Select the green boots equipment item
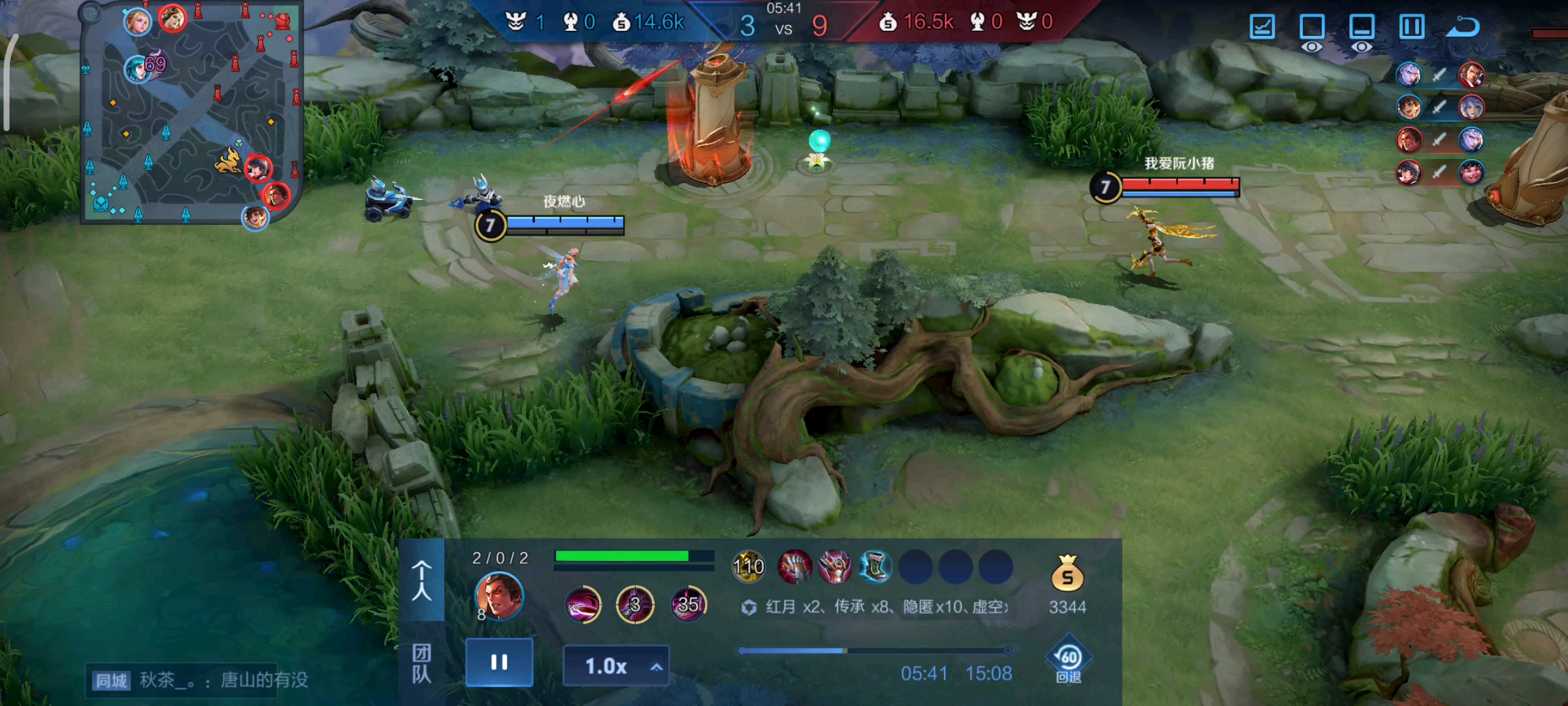Viewport: 1568px width, 706px height. coord(875,566)
